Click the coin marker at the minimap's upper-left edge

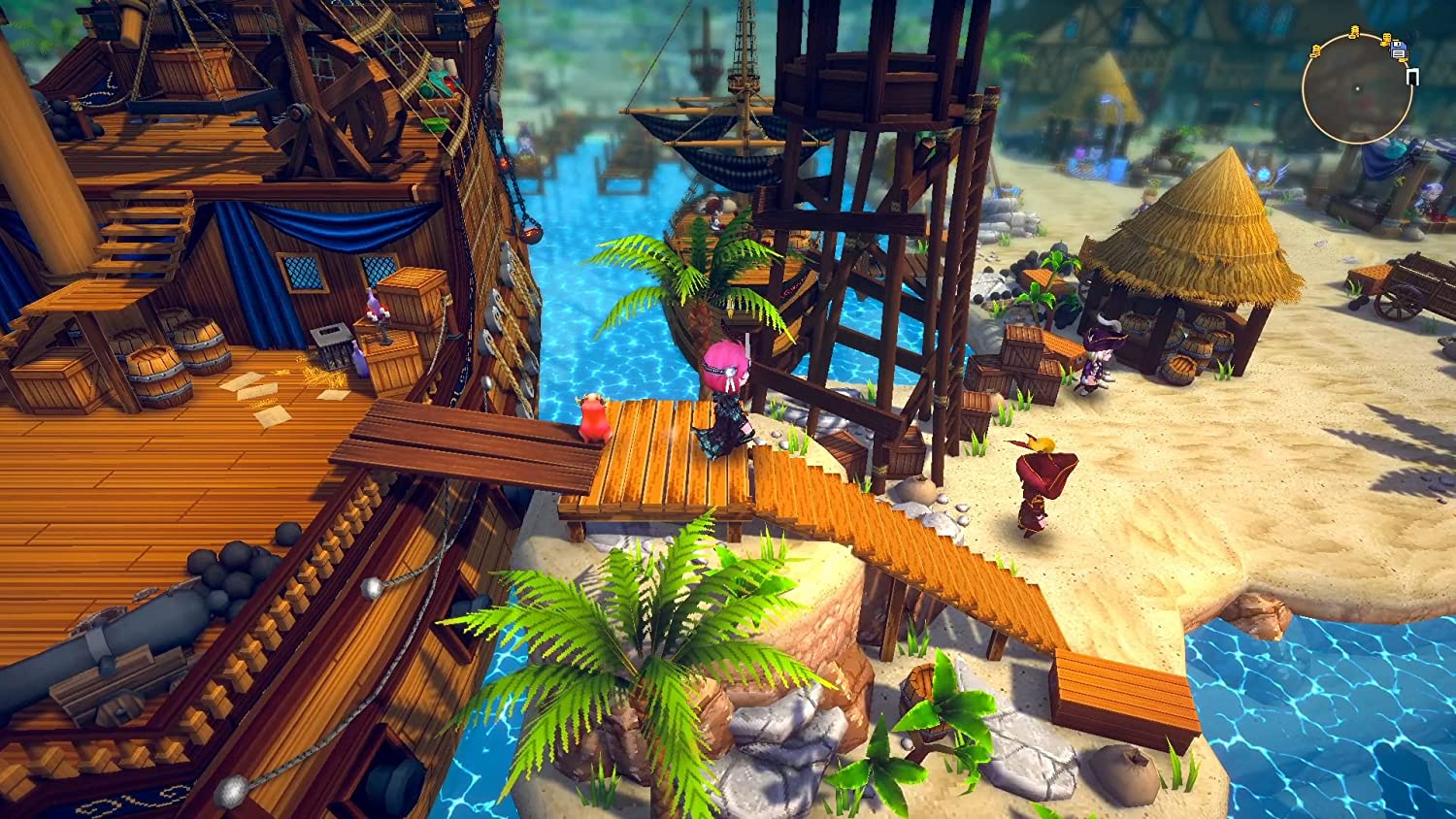coord(1315,51)
